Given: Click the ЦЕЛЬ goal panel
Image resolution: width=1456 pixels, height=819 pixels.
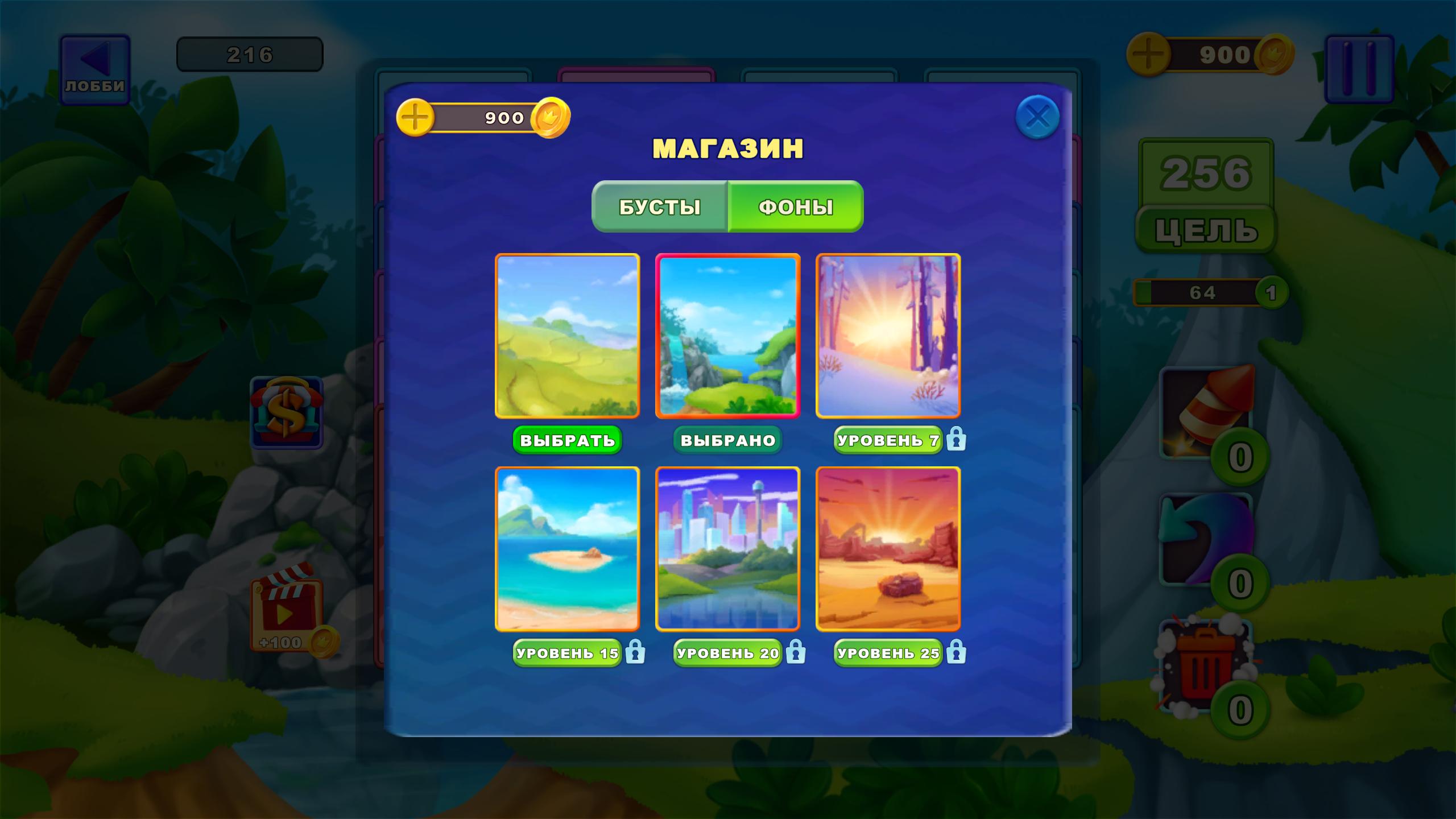Looking at the screenshot, I should click(x=1207, y=227).
